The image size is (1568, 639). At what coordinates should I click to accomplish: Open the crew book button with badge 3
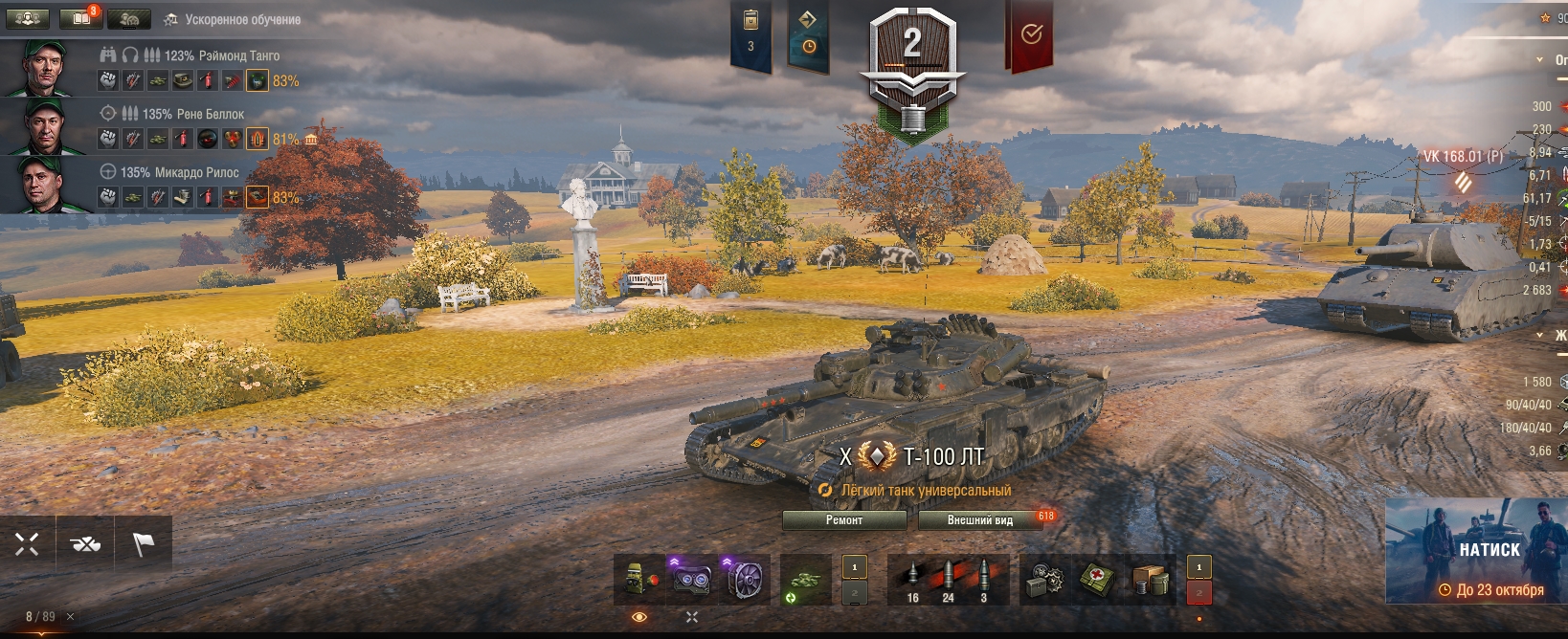(81, 18)
